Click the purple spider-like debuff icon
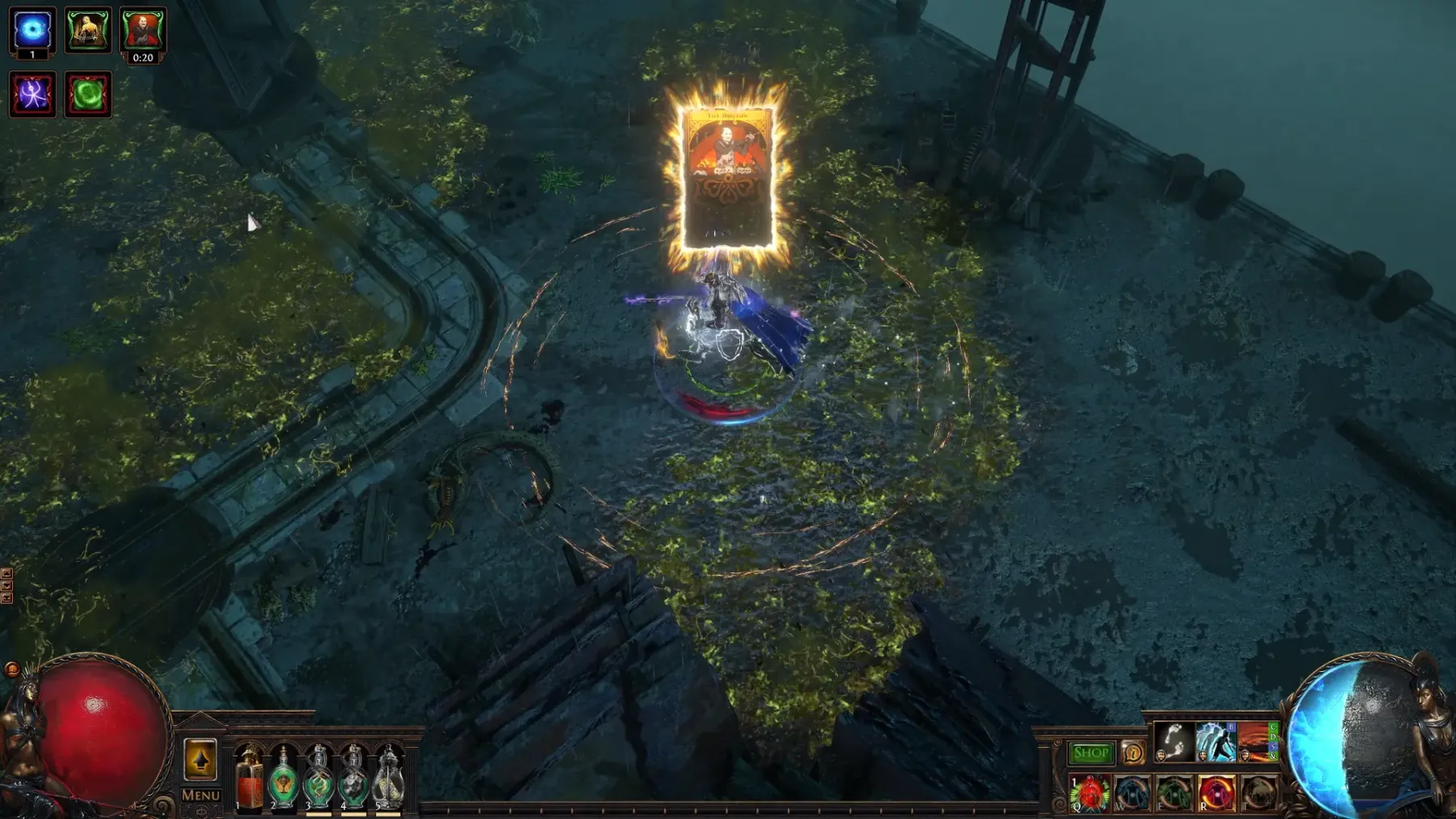The width and height of the screenshot is (1456, 819). click(x=32, y=95)
